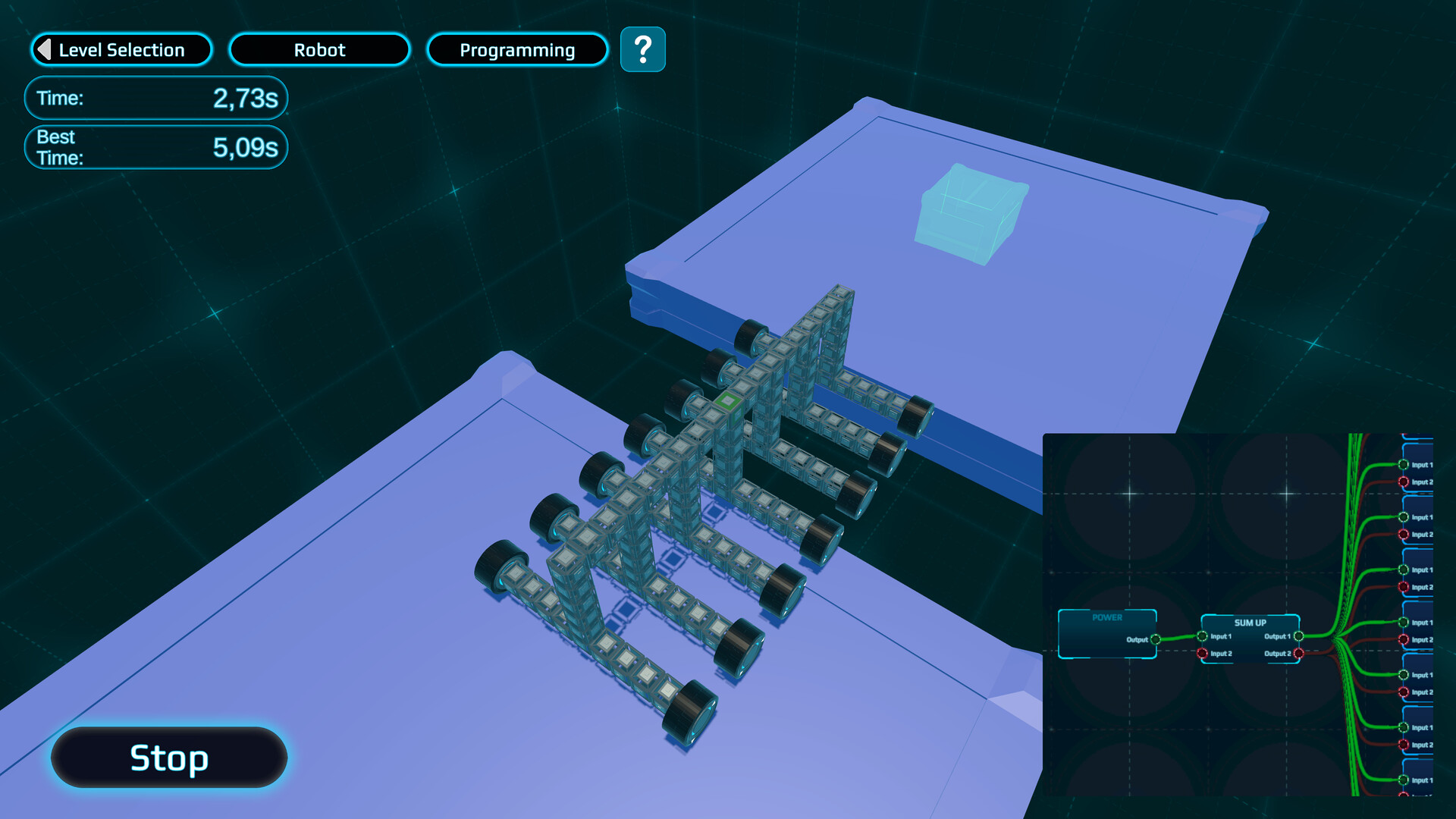This screenshot has height=819, width=1456.
Task: Click the question mark help icon
Action: tap(642, 49)
